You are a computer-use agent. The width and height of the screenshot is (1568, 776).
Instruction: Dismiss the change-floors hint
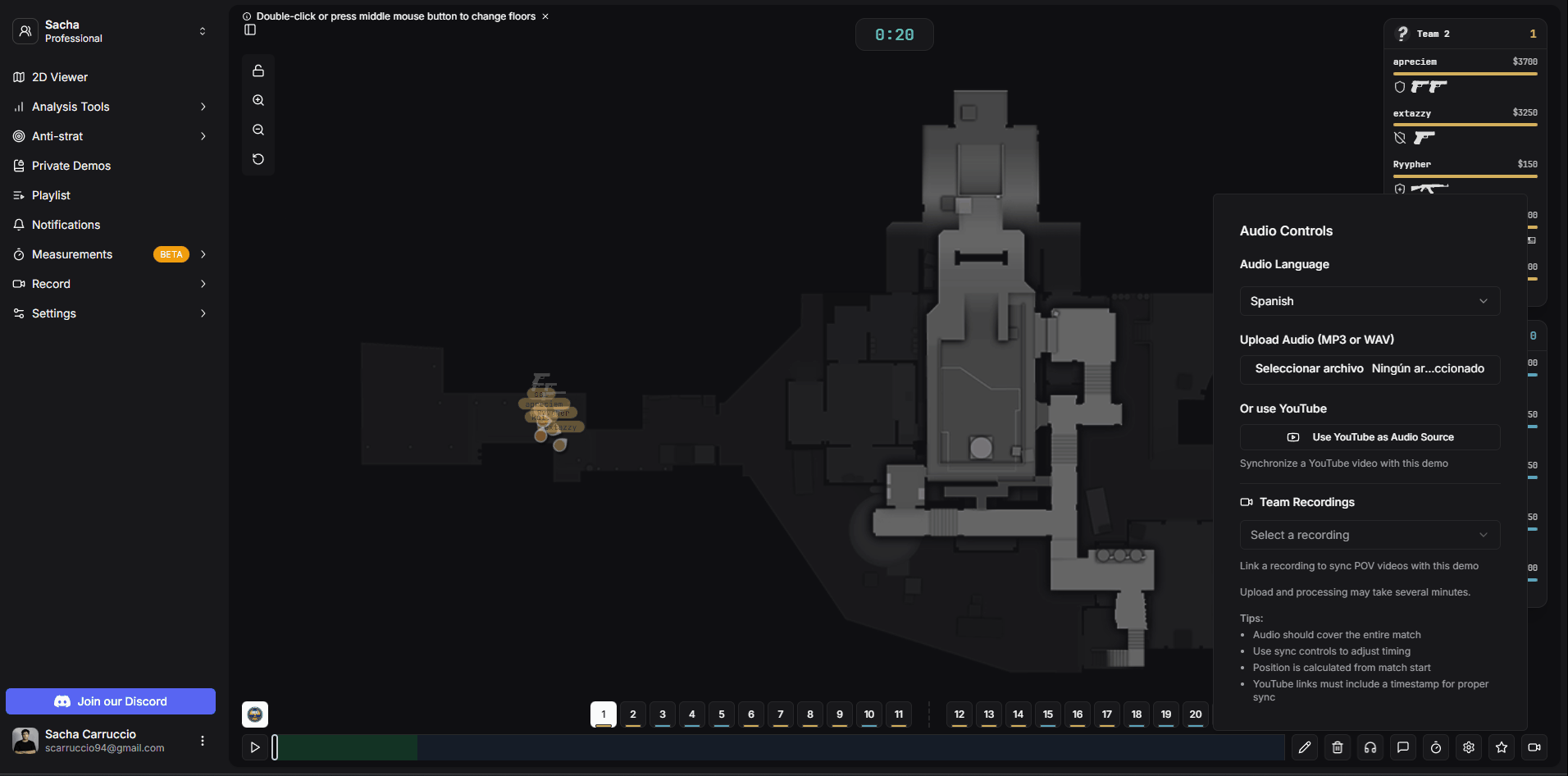(x=545, y=16)
